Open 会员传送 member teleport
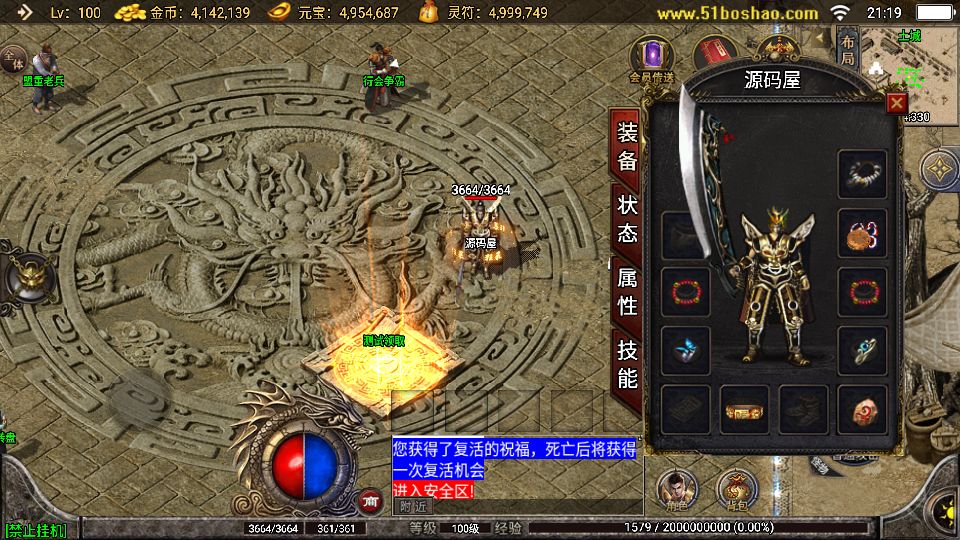The width and height of the screenshot is (960, 540). (655, 60)
